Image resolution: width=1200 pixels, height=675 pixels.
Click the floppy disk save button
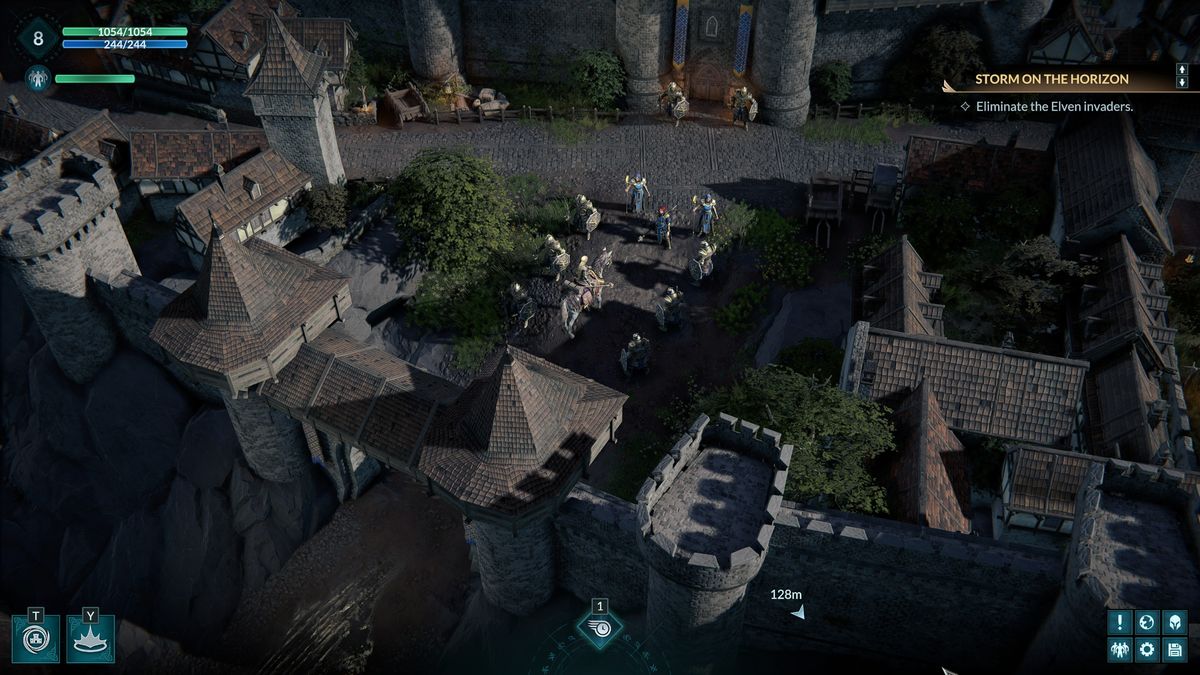1175,650
